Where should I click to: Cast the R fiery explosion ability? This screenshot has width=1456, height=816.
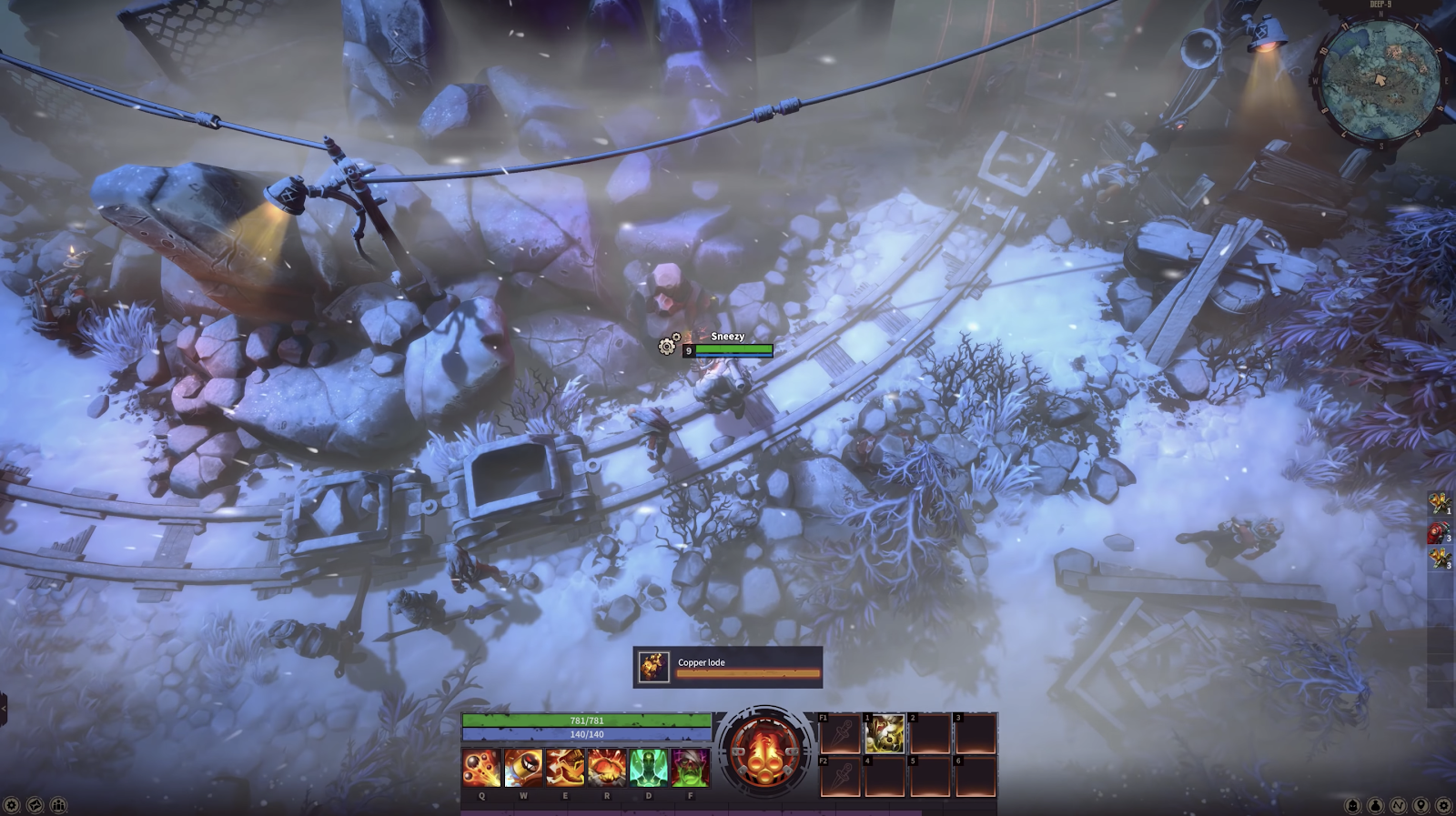click(x=607, y=767)
